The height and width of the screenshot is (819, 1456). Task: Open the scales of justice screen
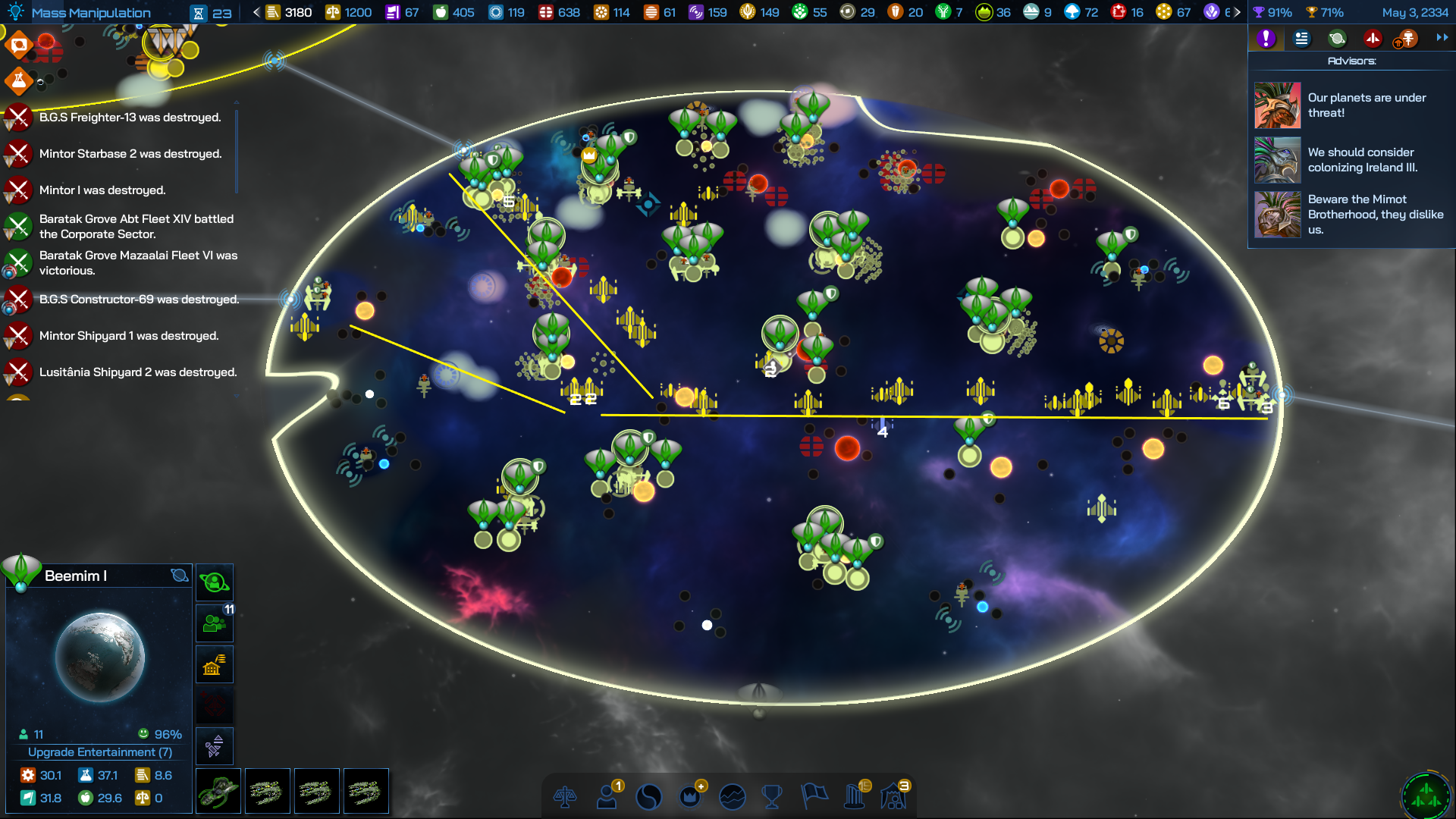(565, 797)
